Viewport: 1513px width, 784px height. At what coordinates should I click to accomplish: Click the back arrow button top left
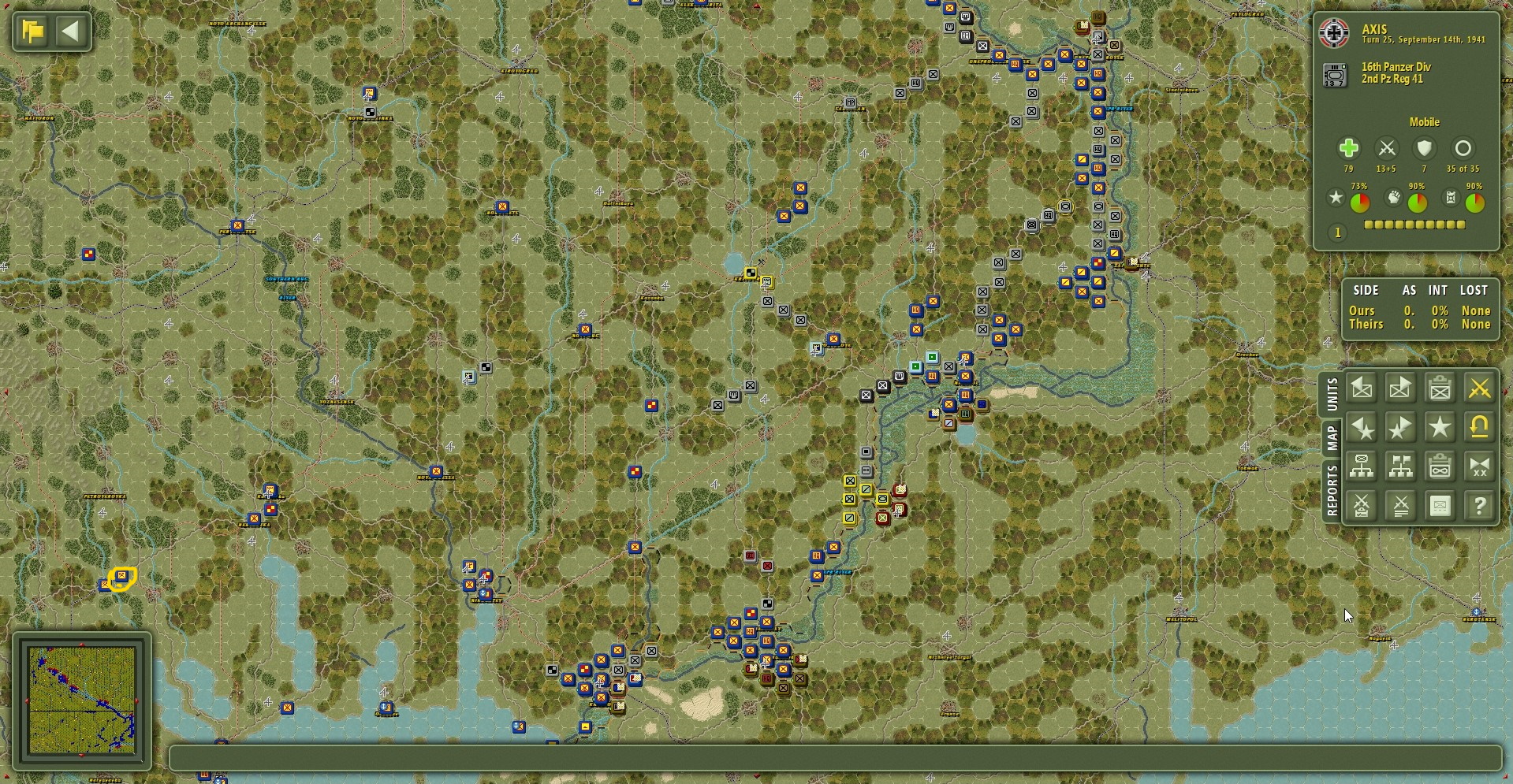[x=72, y=31]
